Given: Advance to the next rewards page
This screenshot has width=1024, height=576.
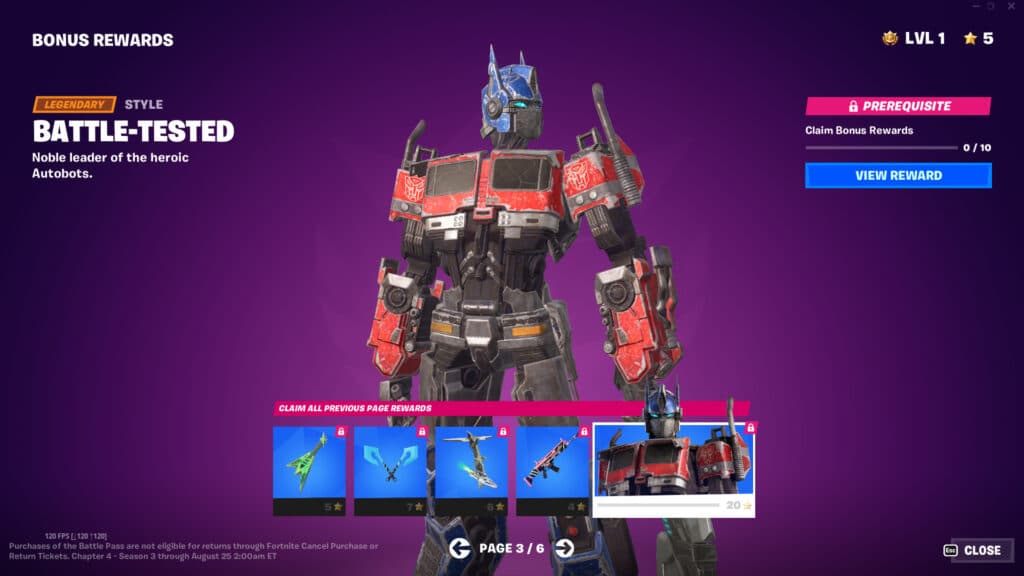Looking at the screenshot, I should [564, 547].
